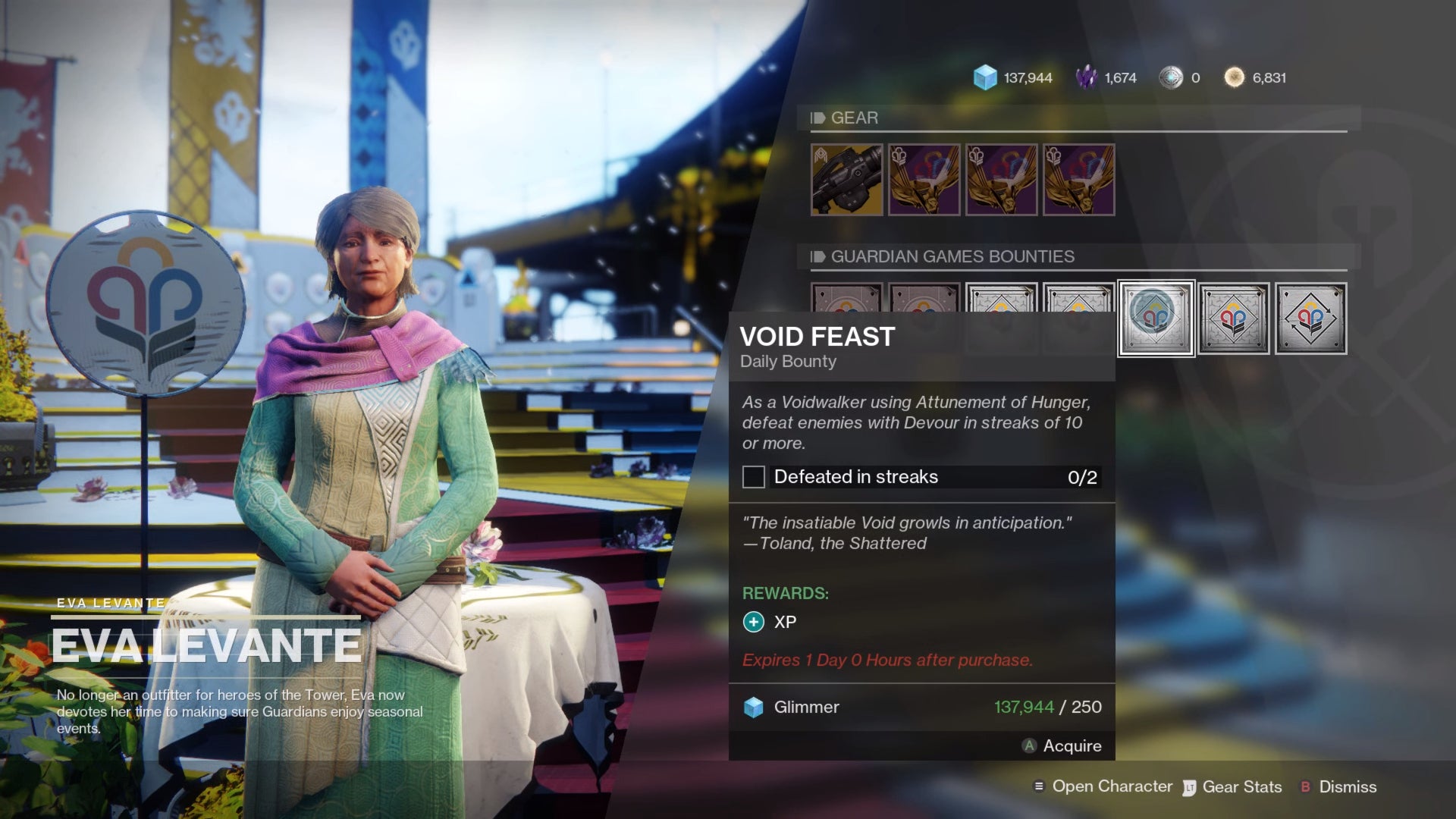Click the Dismiss button

(x=1350, y=786)
